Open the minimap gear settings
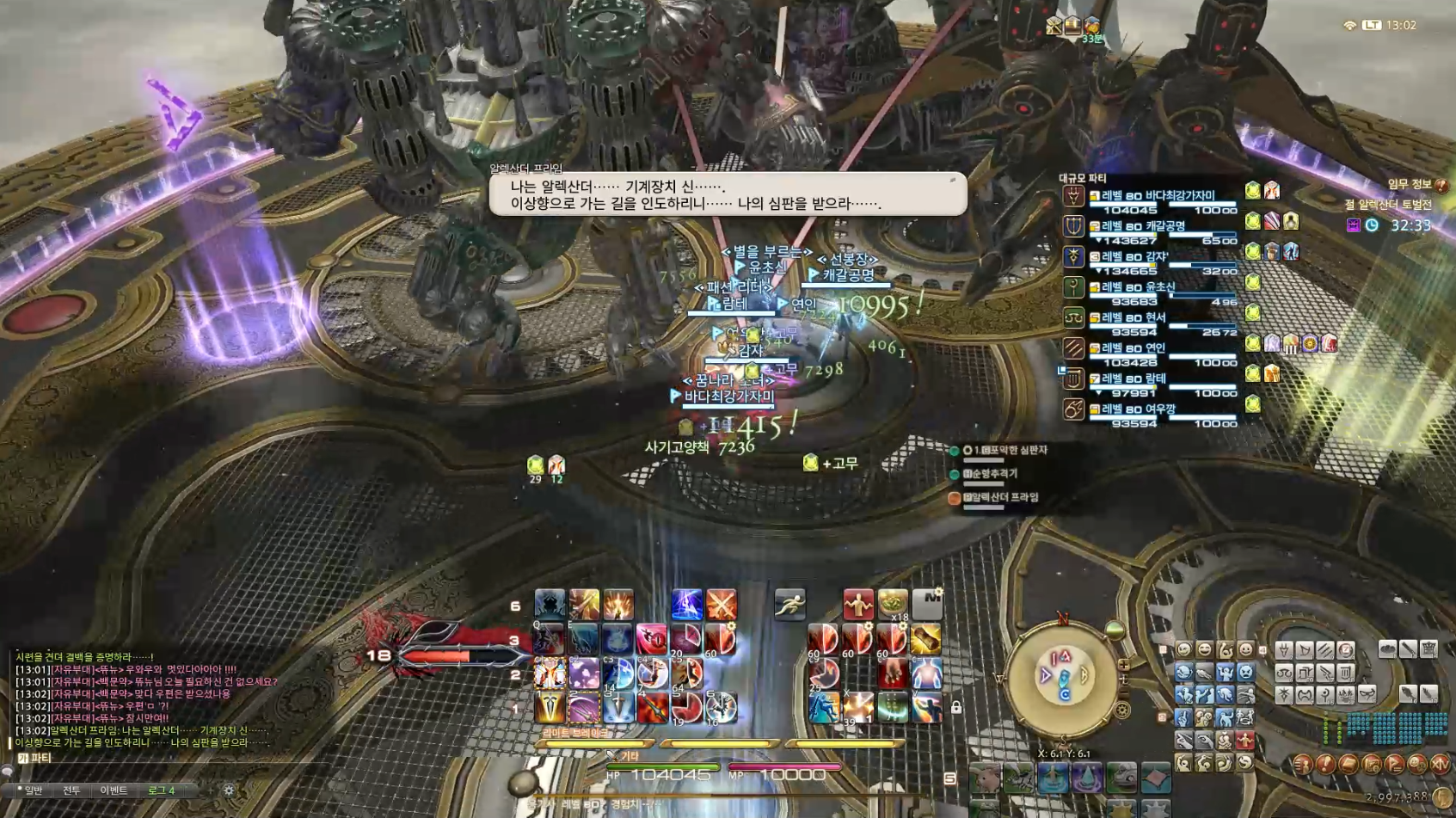 tap(1122, 710)
